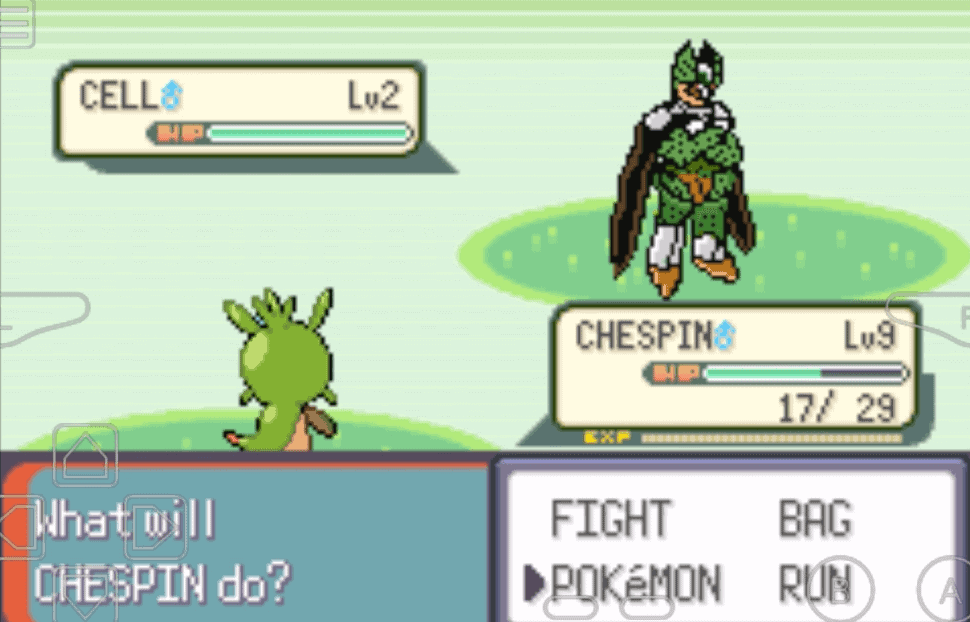Choose the FIGHT battle option
The height and width of the screenshot is (622, 970).
(610, 519)
